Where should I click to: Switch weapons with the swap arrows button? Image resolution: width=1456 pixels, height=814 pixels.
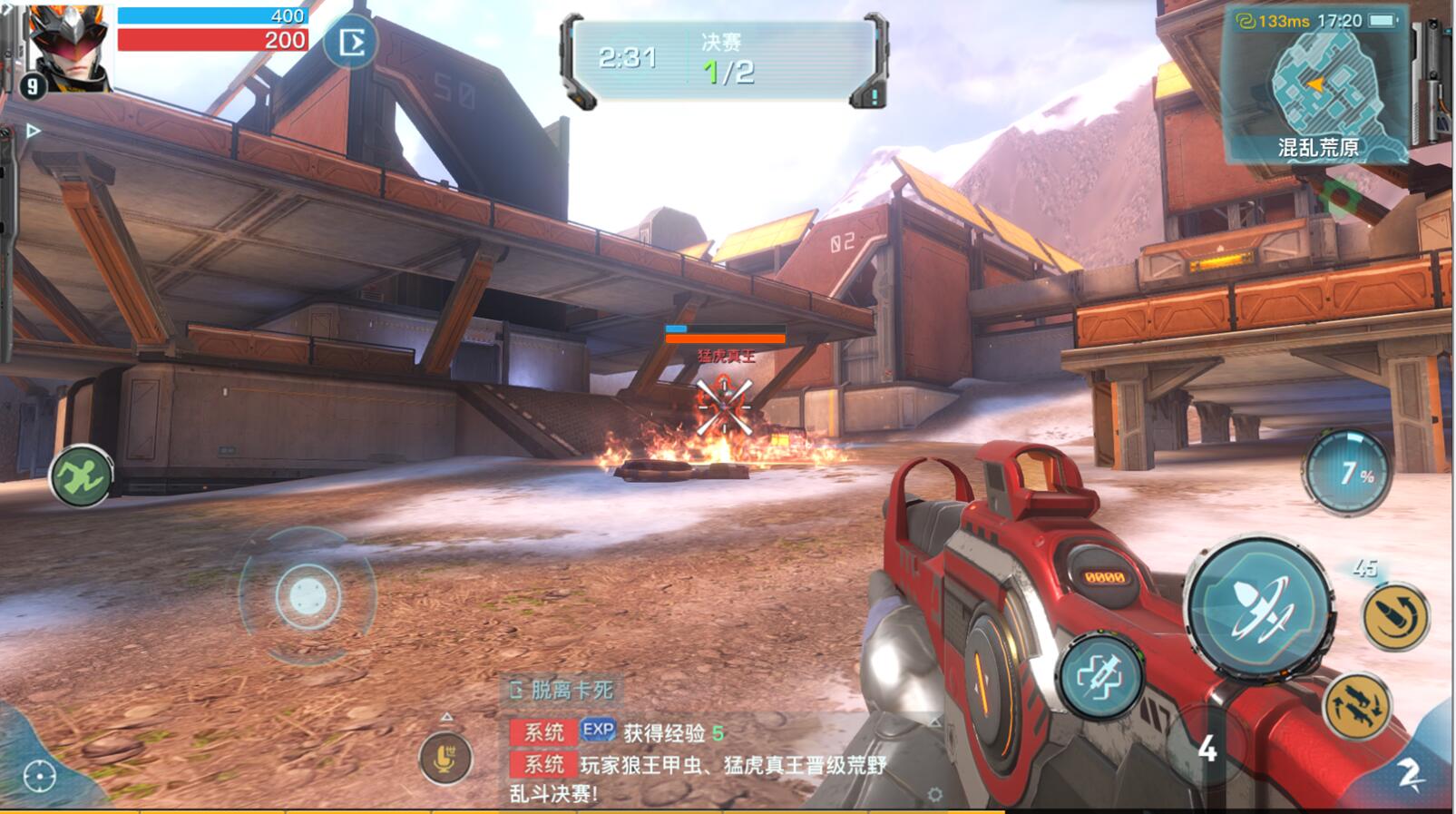tap(1356, 705)
